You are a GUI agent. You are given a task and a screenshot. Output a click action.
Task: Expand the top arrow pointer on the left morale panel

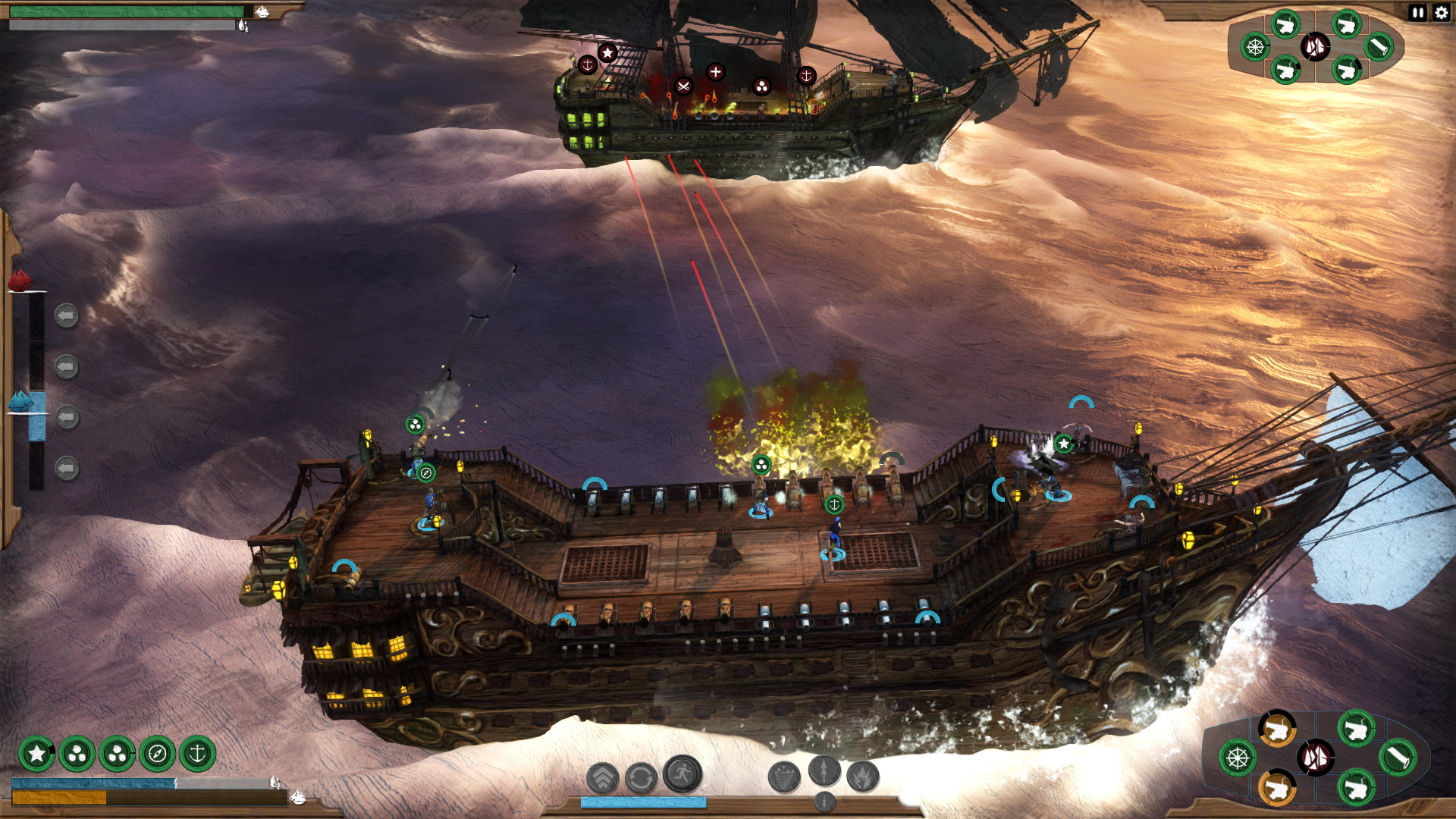[66, 316]
